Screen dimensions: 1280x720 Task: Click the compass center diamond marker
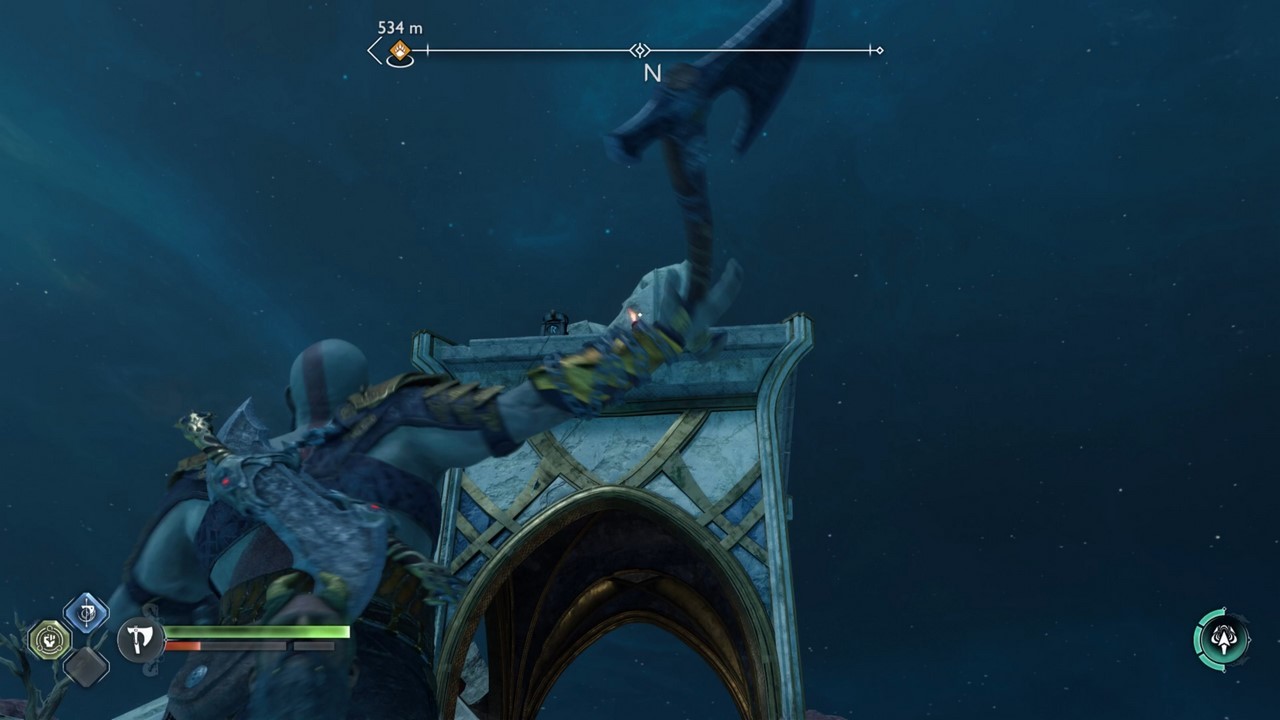[x=640, y=50]
